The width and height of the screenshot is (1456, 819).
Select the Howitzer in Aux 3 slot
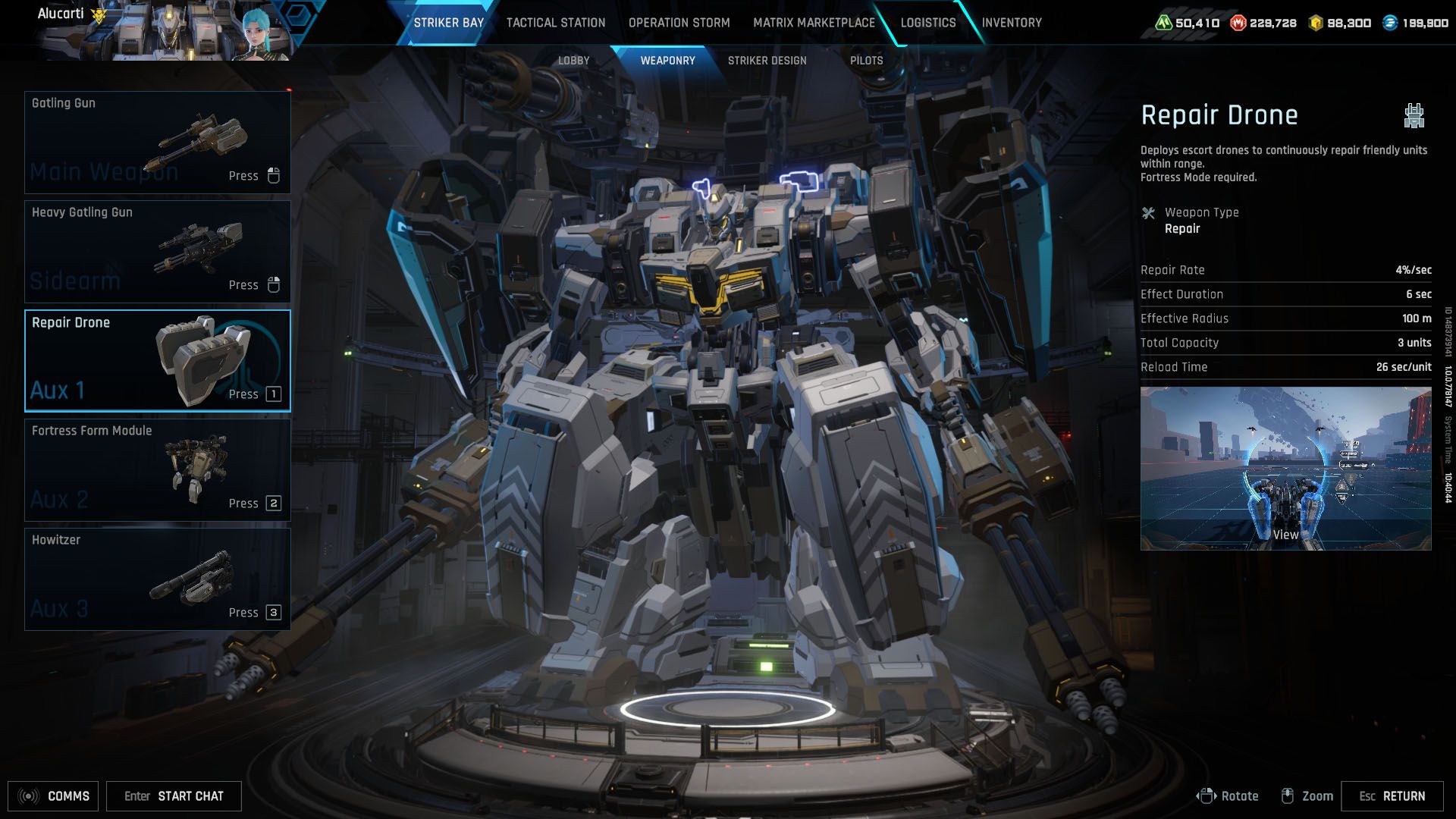coord(156,578)
